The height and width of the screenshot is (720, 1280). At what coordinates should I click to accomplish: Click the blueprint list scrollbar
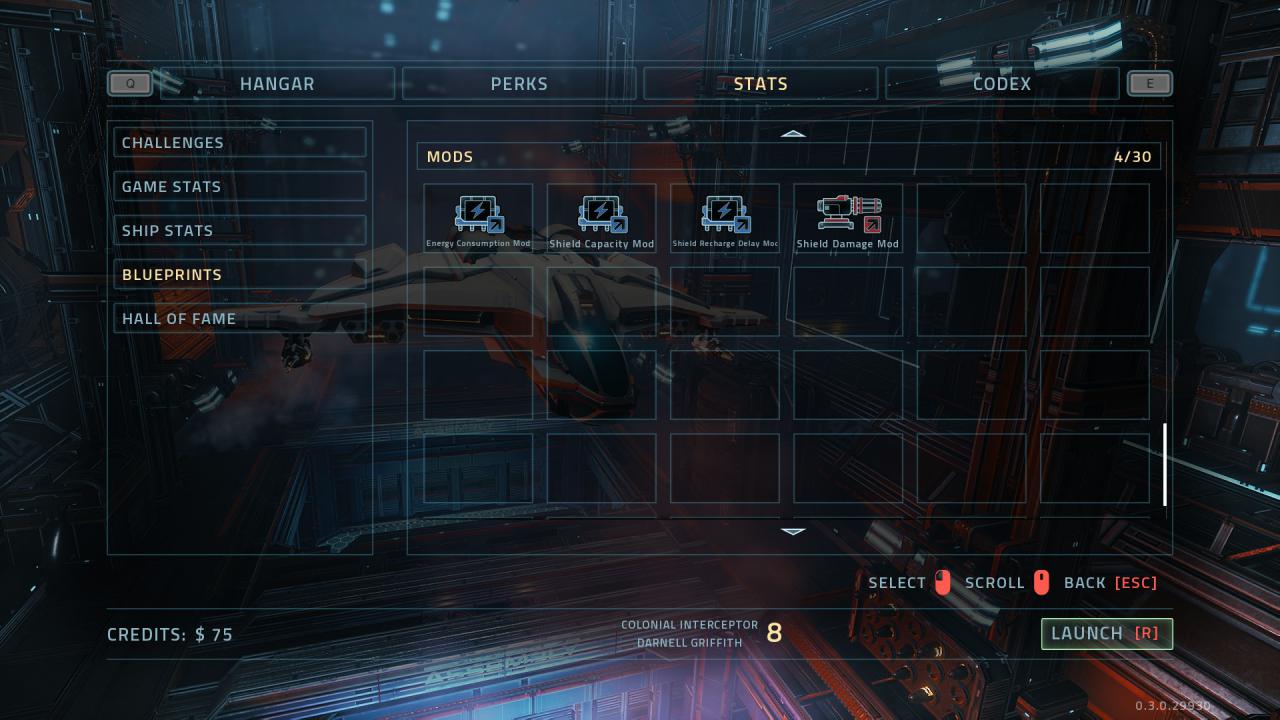[x=1165, y=464]
